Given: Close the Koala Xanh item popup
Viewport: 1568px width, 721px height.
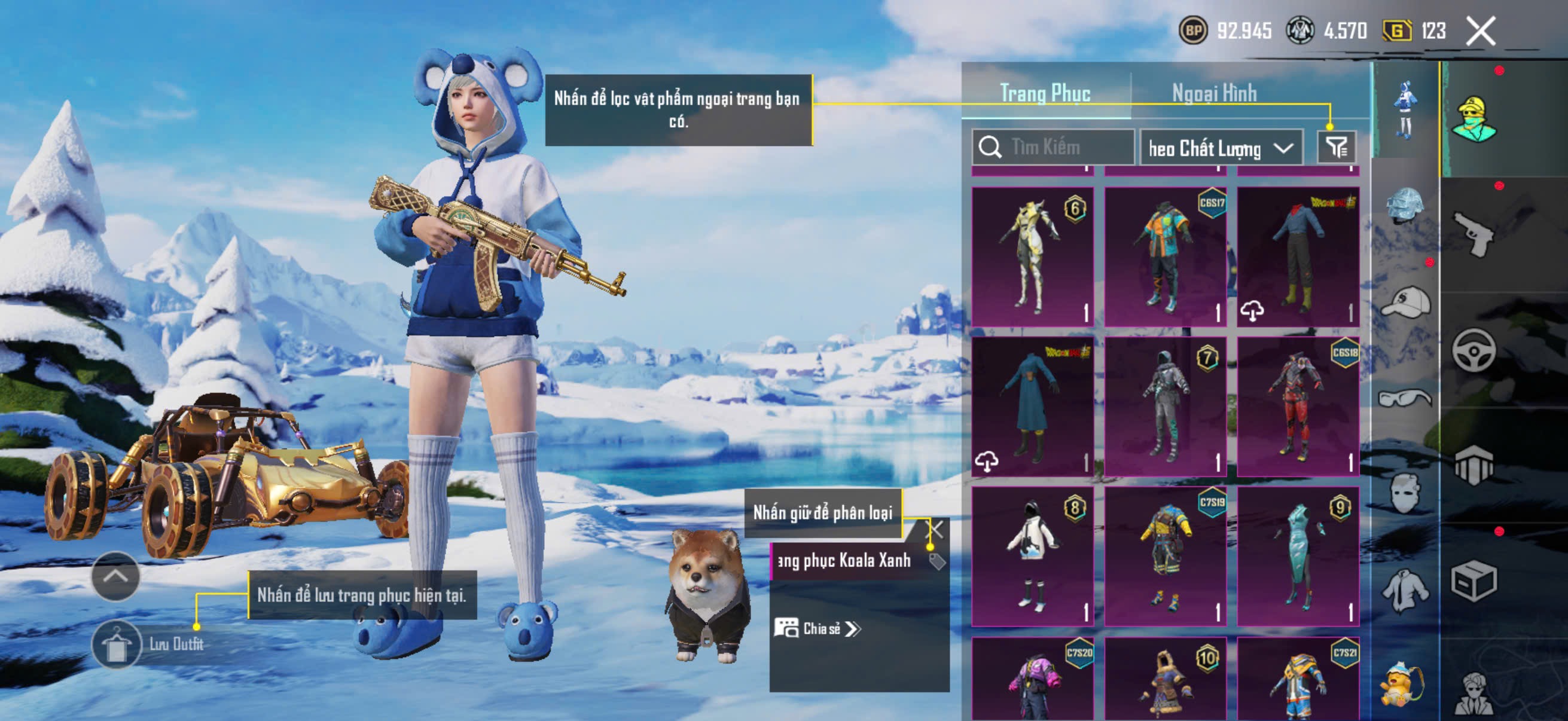Looking at the screenshot, I should tap(934, 529).
